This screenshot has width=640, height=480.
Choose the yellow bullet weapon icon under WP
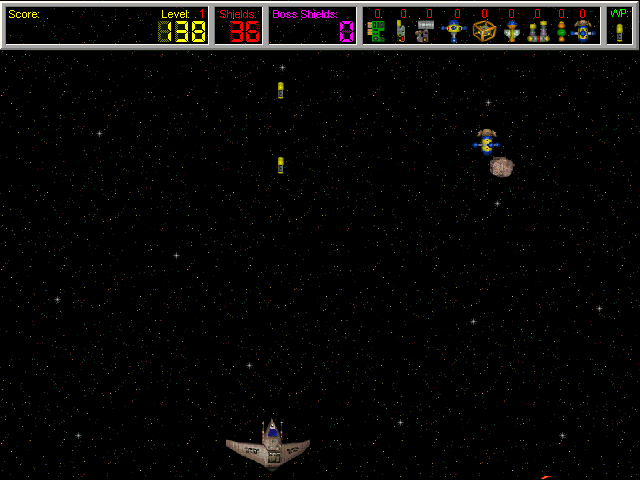[x=619, y=32]
